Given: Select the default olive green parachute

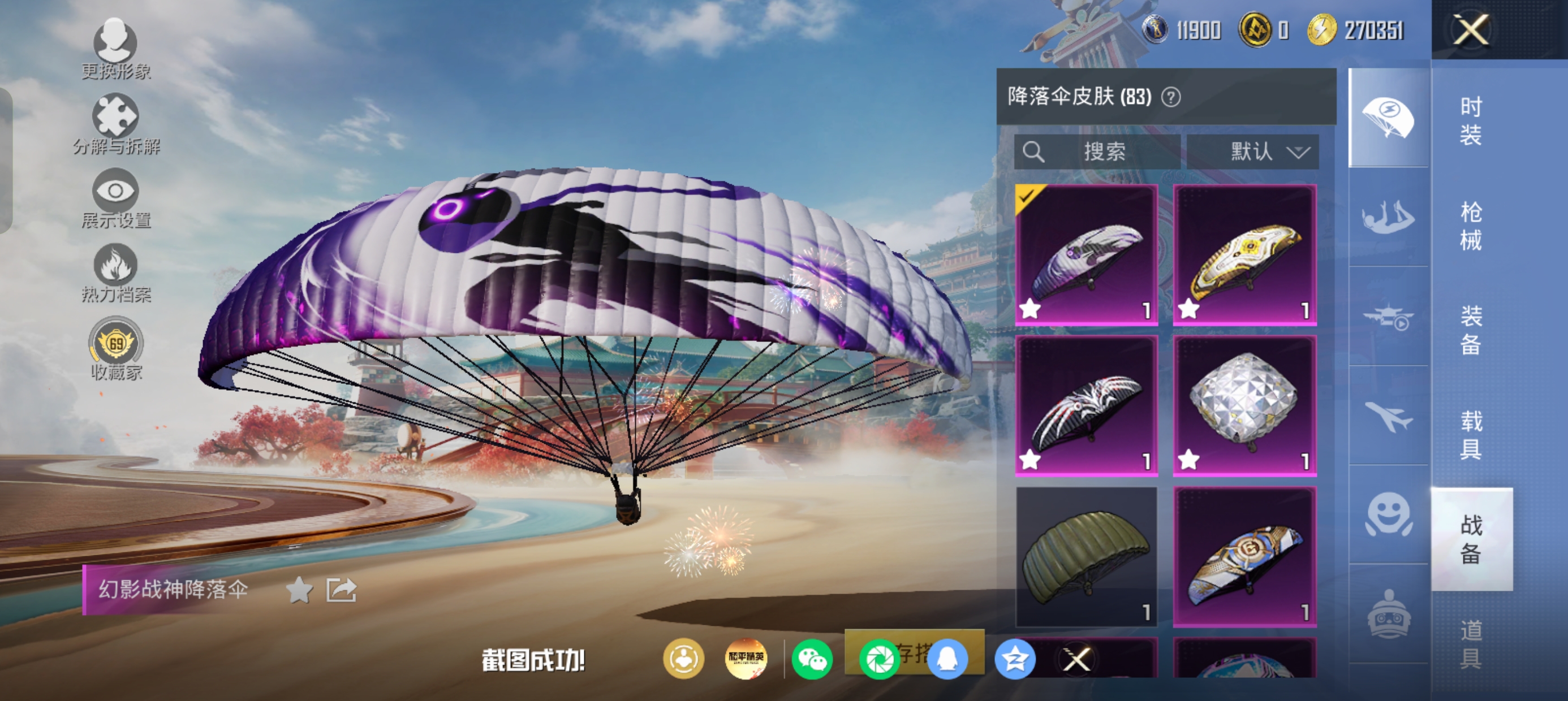Looking at the screenshot, I should (x=1087, y=556).
